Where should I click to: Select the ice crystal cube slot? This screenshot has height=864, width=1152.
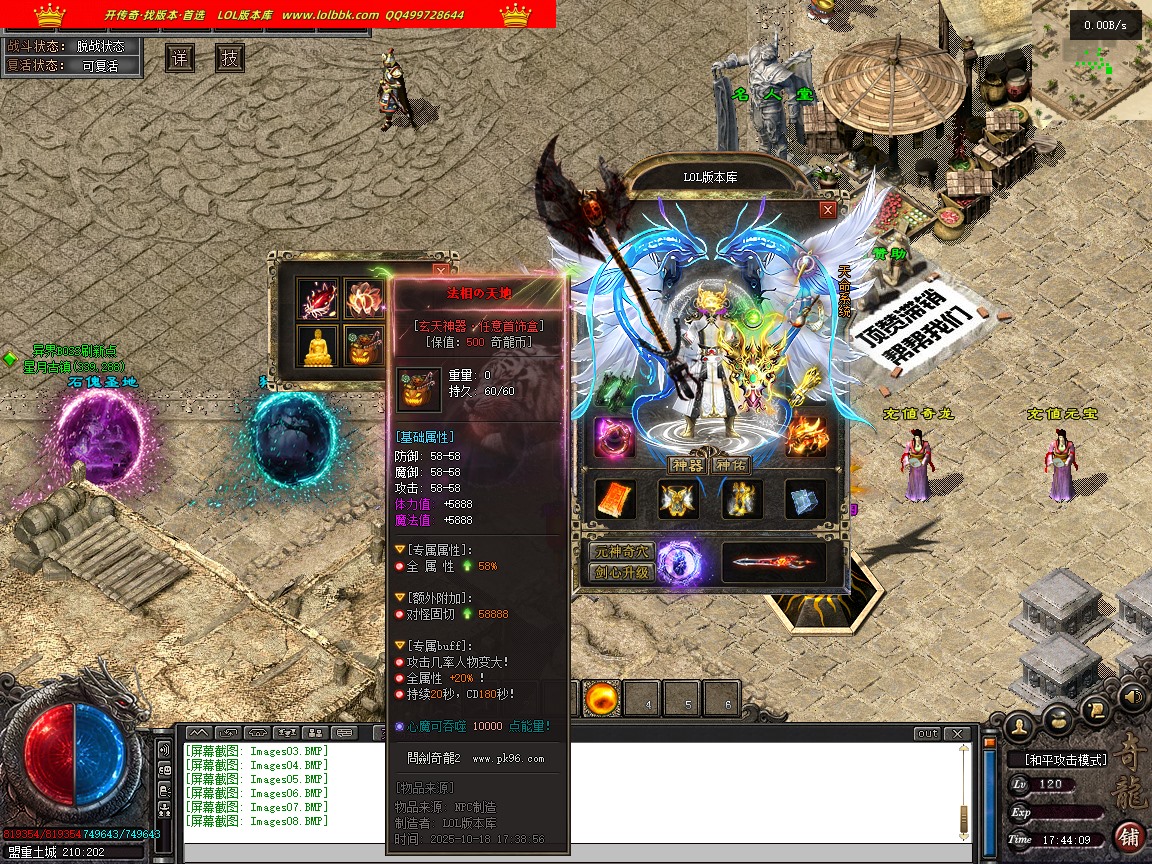pos(804,500)
